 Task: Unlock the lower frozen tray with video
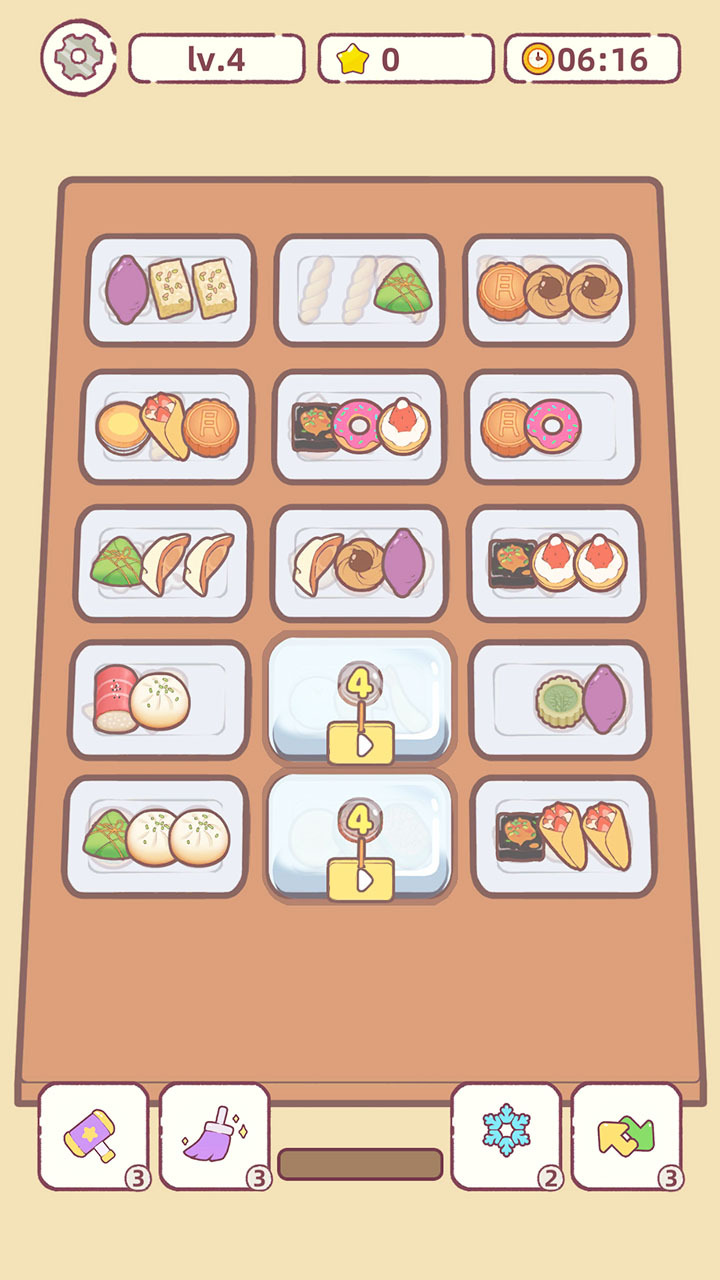coord(360,879)
